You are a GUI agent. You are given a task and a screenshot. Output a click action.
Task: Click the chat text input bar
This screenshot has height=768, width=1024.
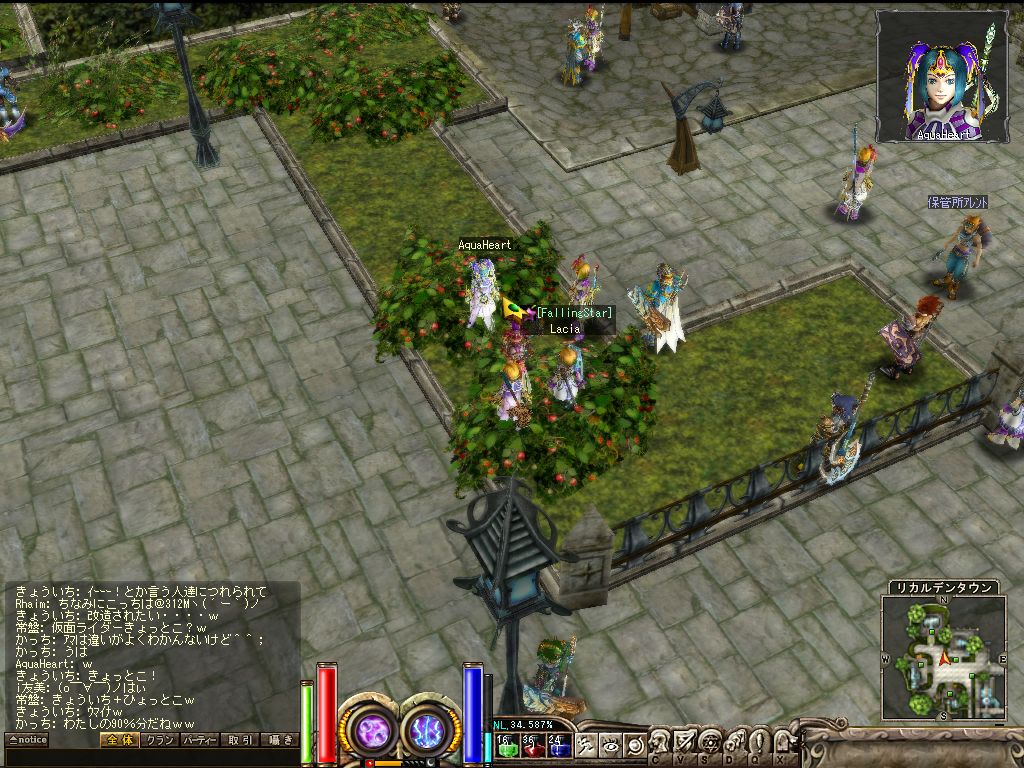coord(150,756)
